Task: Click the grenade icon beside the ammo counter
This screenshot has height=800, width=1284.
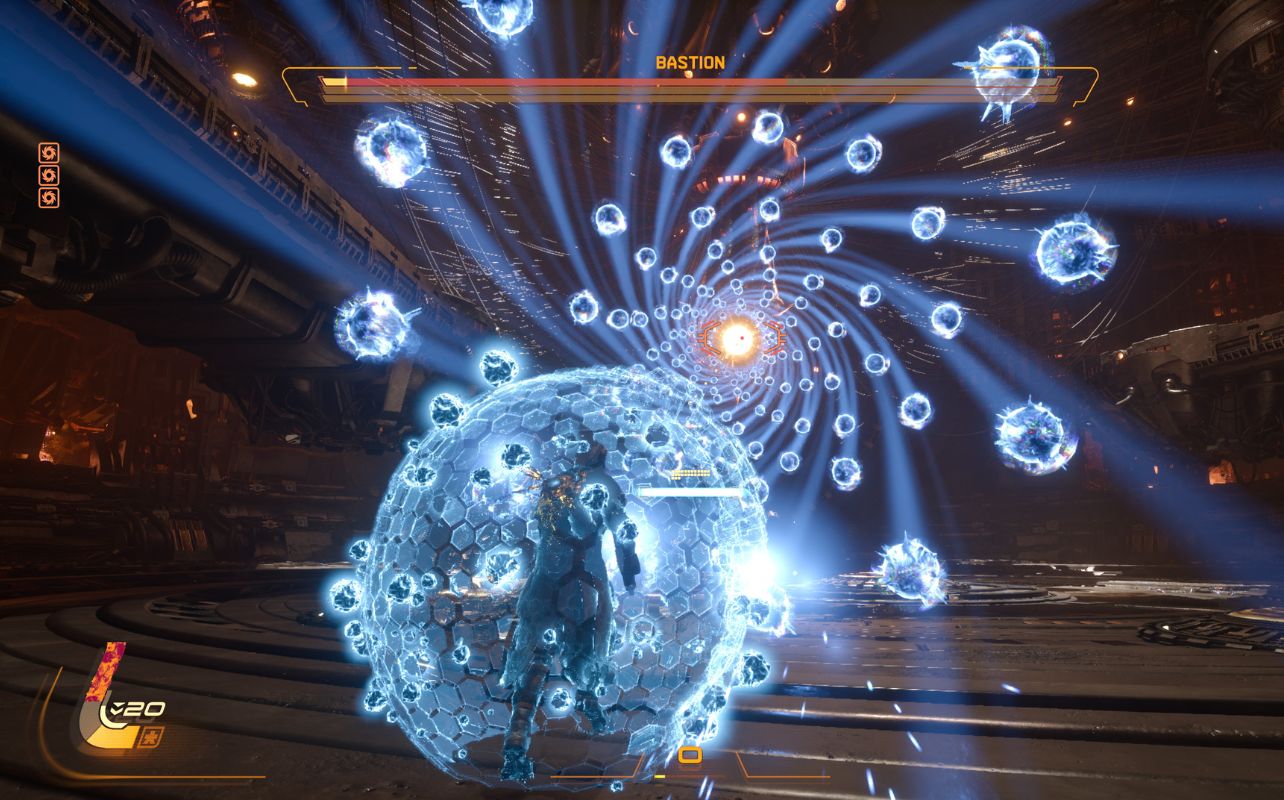Action: point(150,737)
